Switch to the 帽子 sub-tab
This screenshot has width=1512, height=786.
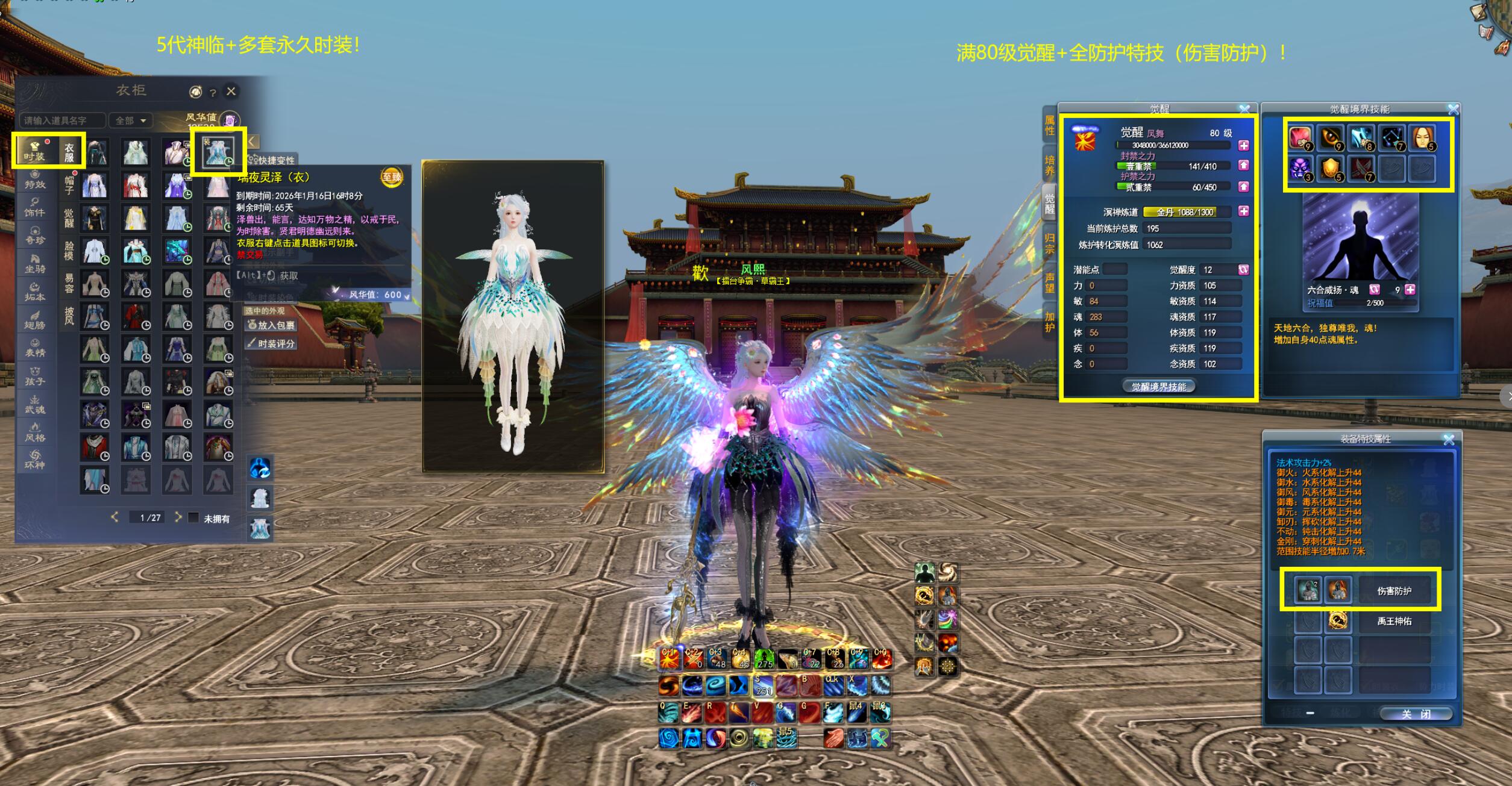pos(69,185)
